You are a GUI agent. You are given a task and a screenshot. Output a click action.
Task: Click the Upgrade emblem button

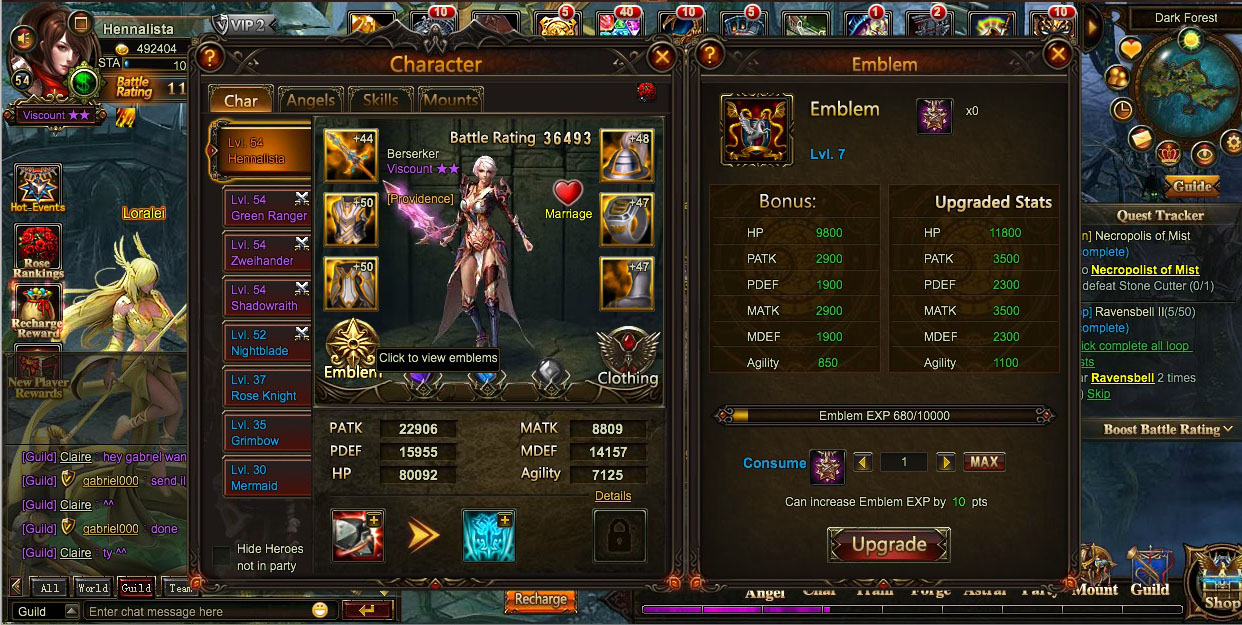(888, 545)
